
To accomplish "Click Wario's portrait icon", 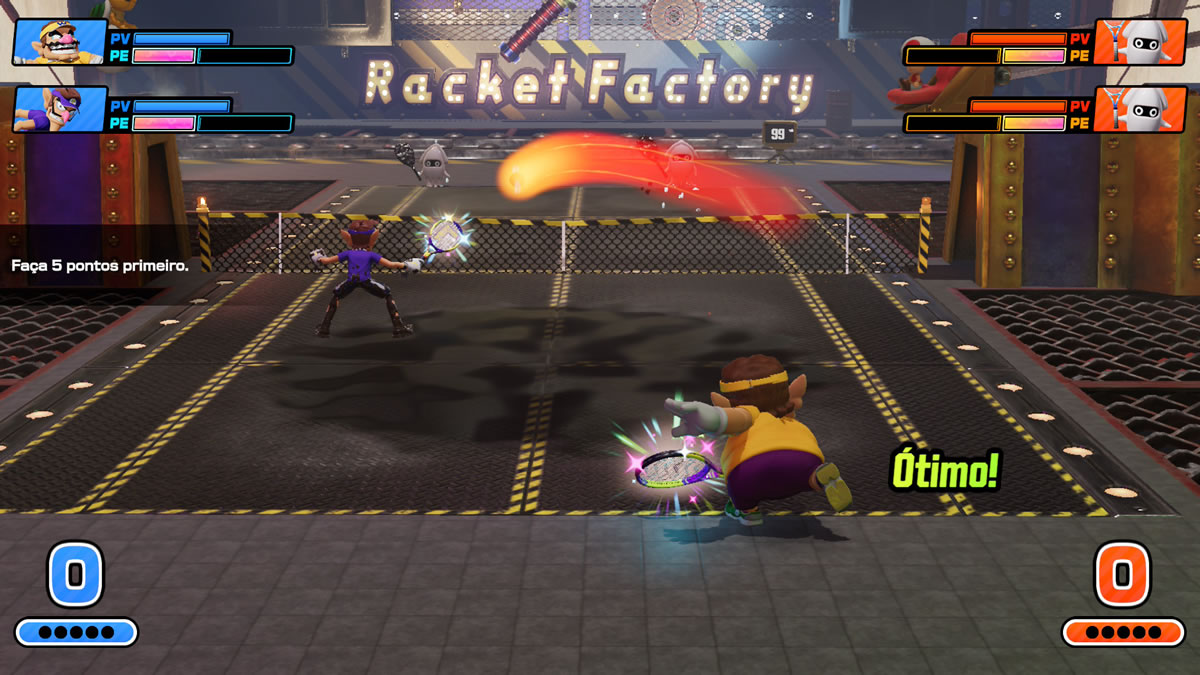I will [x=59, y=42].
